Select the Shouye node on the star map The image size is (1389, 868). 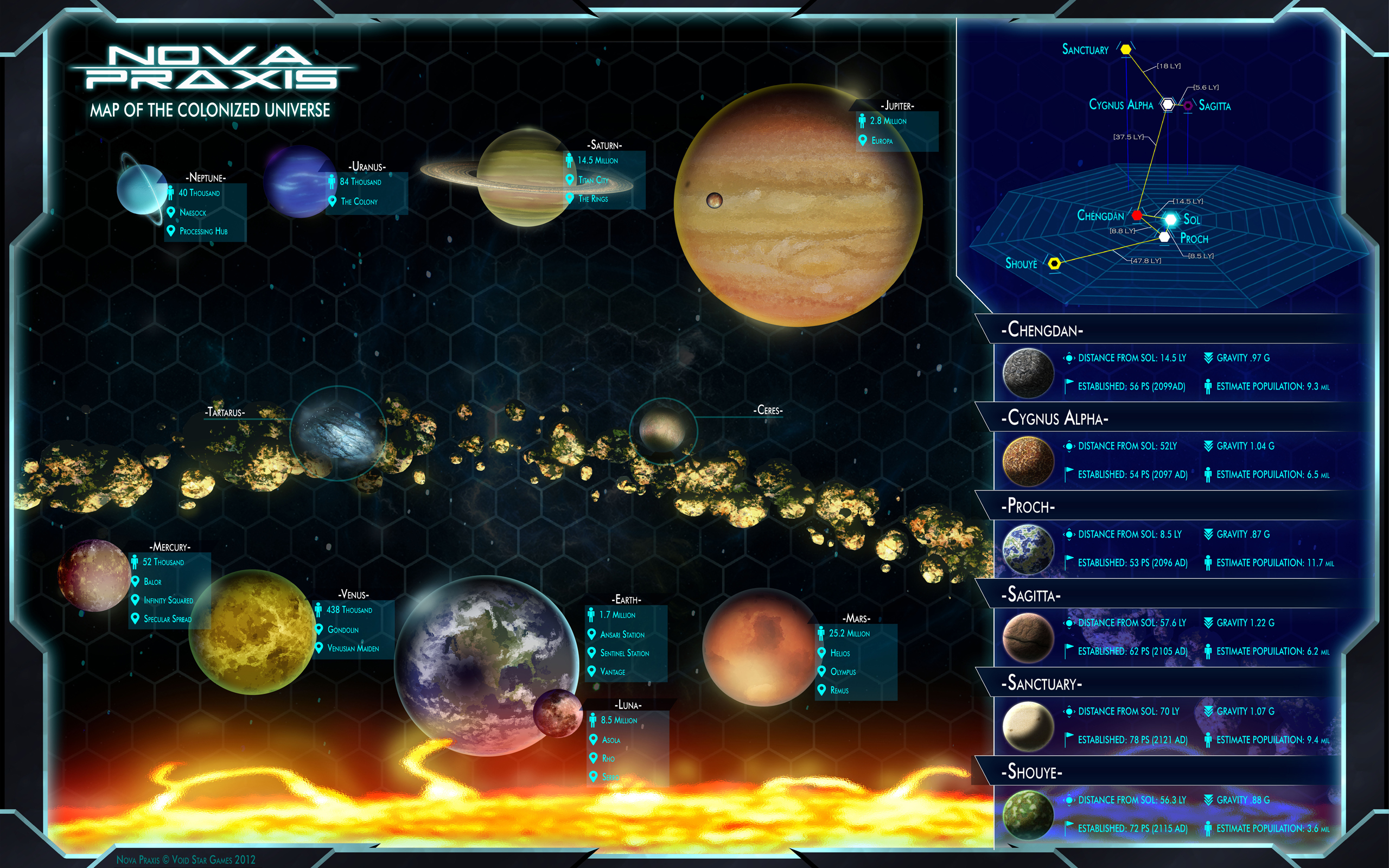[1054, 264]
